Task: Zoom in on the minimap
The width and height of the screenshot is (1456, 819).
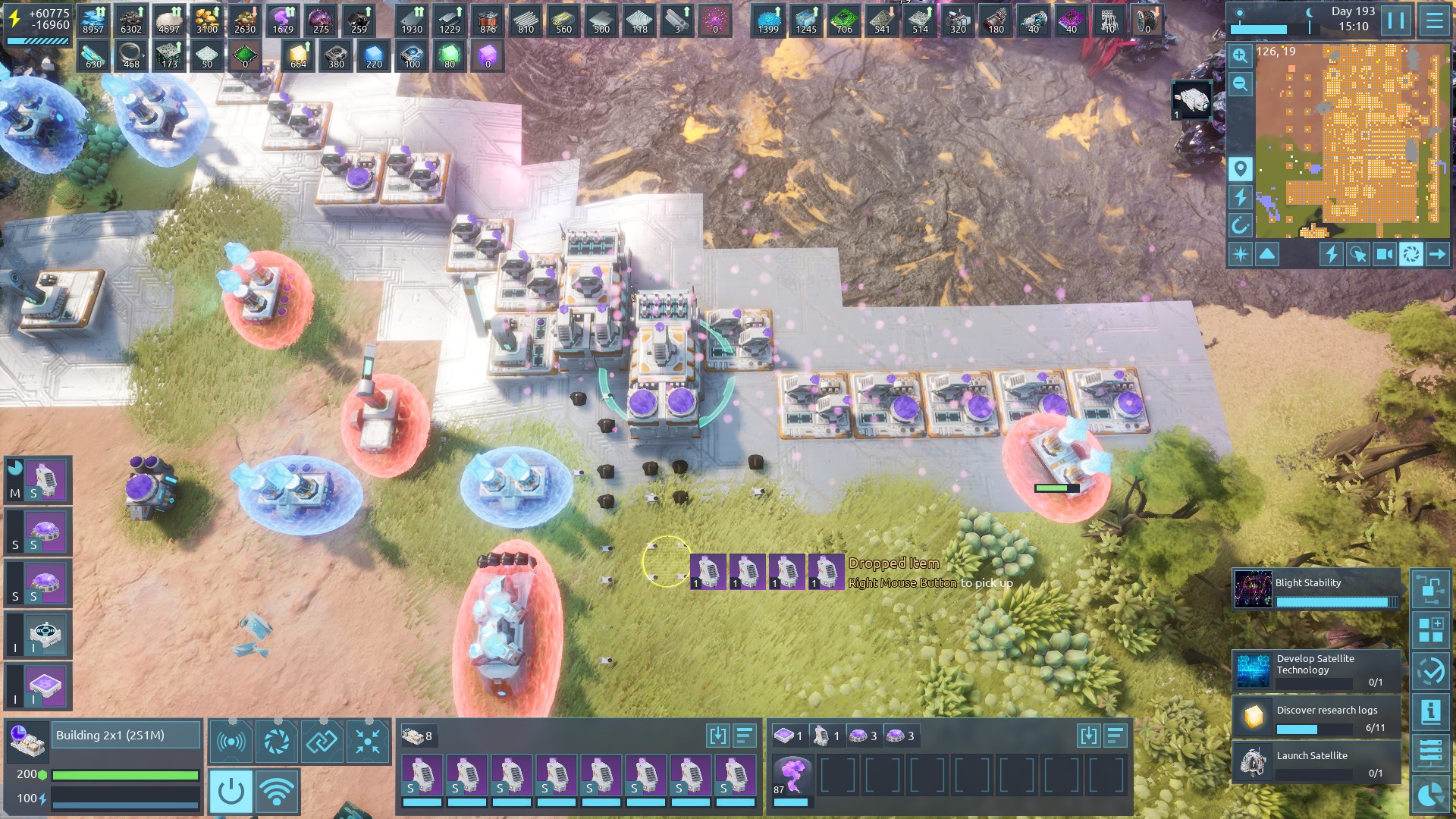Action: [1240, 55]
